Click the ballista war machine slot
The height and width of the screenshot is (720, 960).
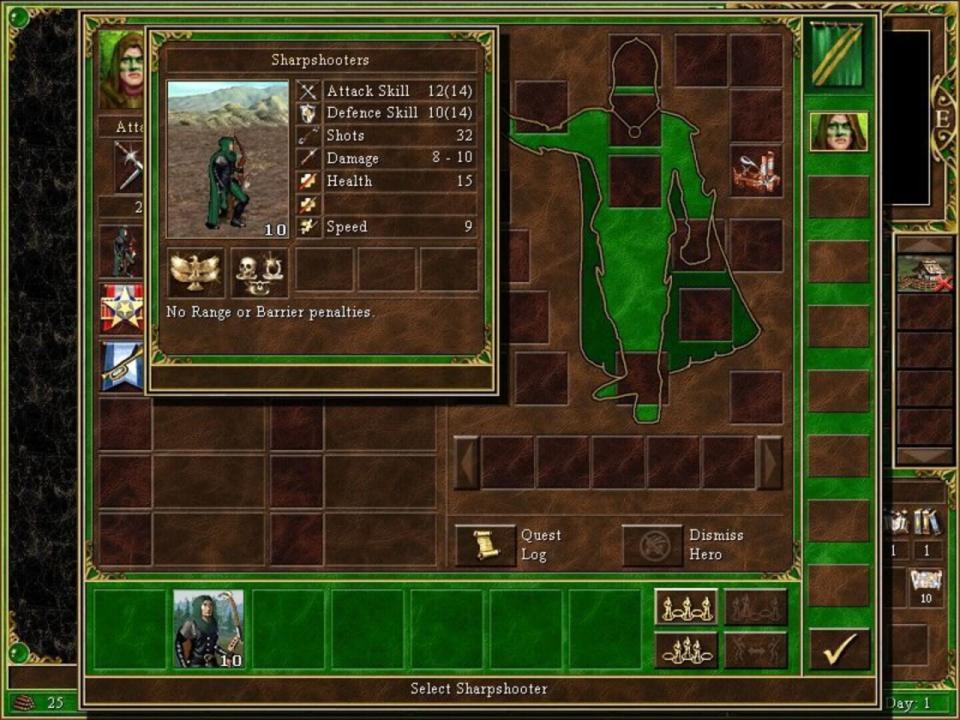755,172
